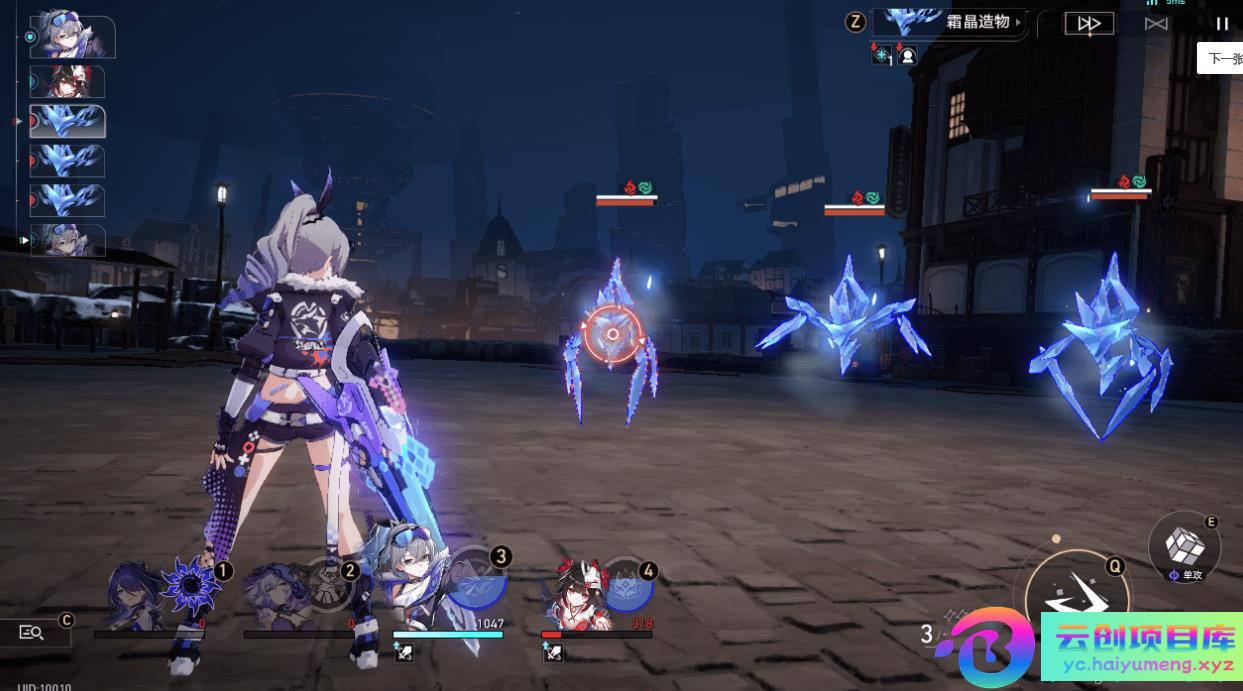Toggle auto-battle mode
Image resolution: width=1243 pixels, height=691 pixels.
(x=1156, y=23)
